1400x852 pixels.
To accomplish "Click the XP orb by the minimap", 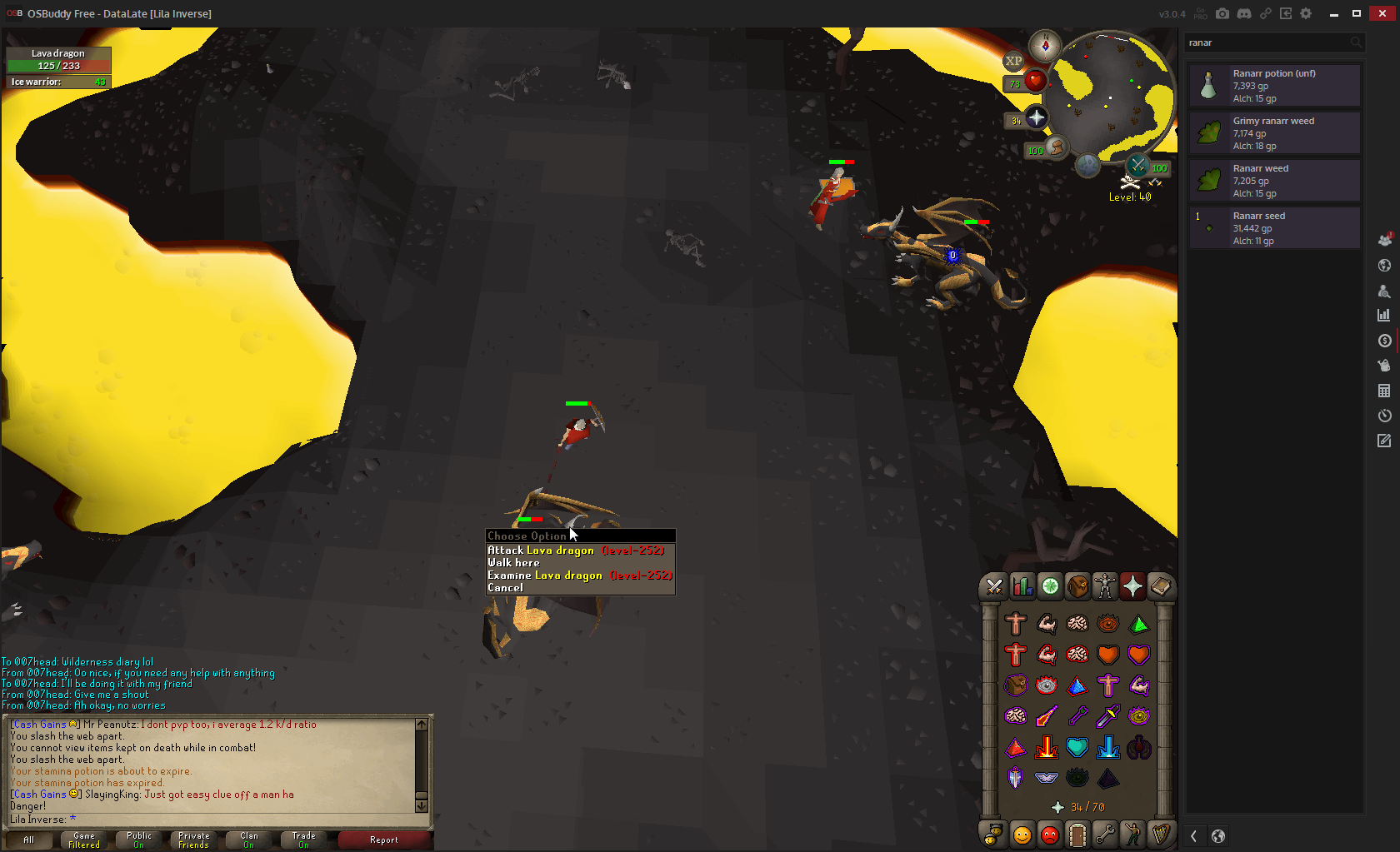I will pos(1013,61).
